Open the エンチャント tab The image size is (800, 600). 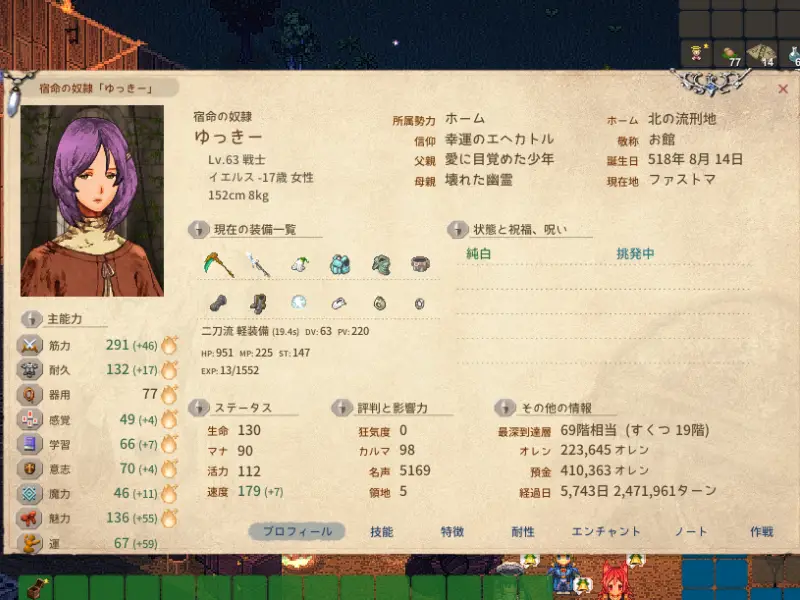tap(606, 532)
